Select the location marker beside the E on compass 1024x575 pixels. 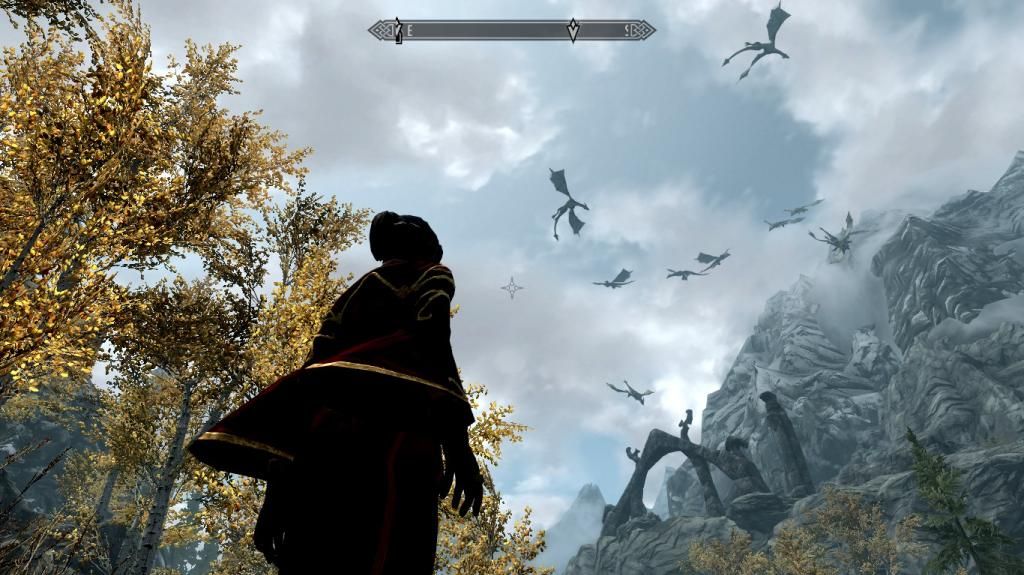coord(398,30)
